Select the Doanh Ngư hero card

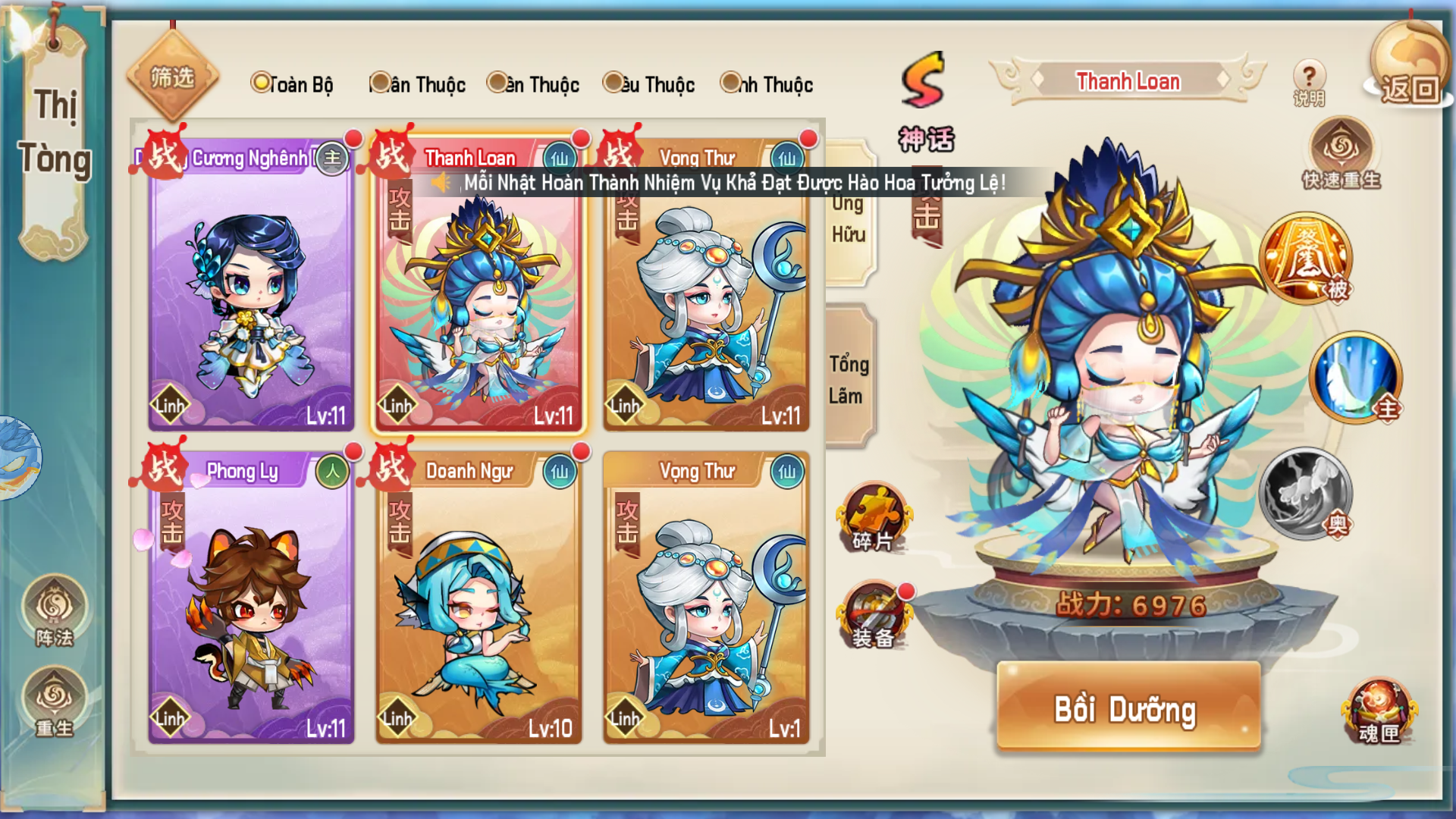tap(478, 599)
